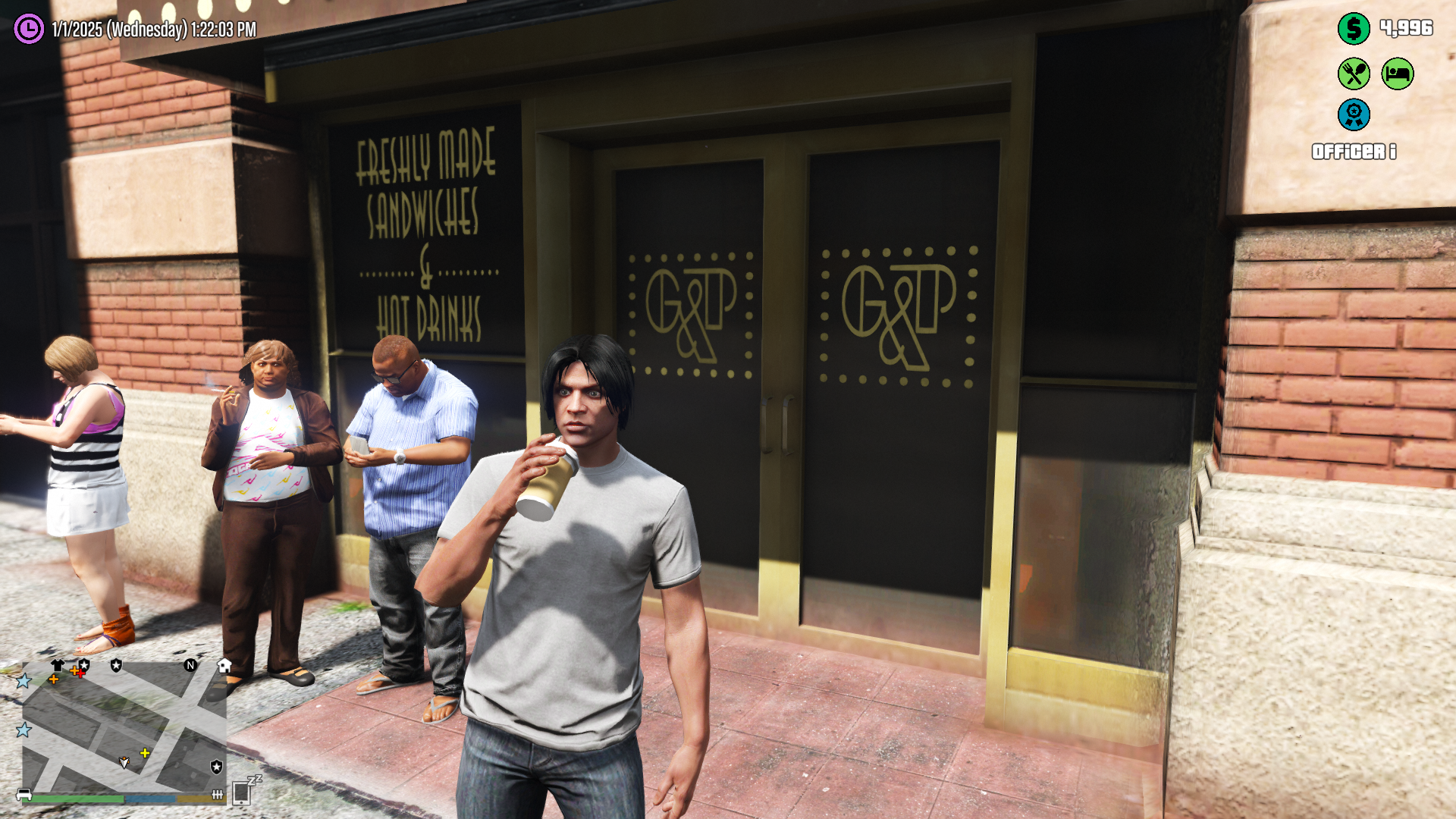1456x819 pixels.
Task: Select the yellow cross minimap marker
Action: coord(145,753)
